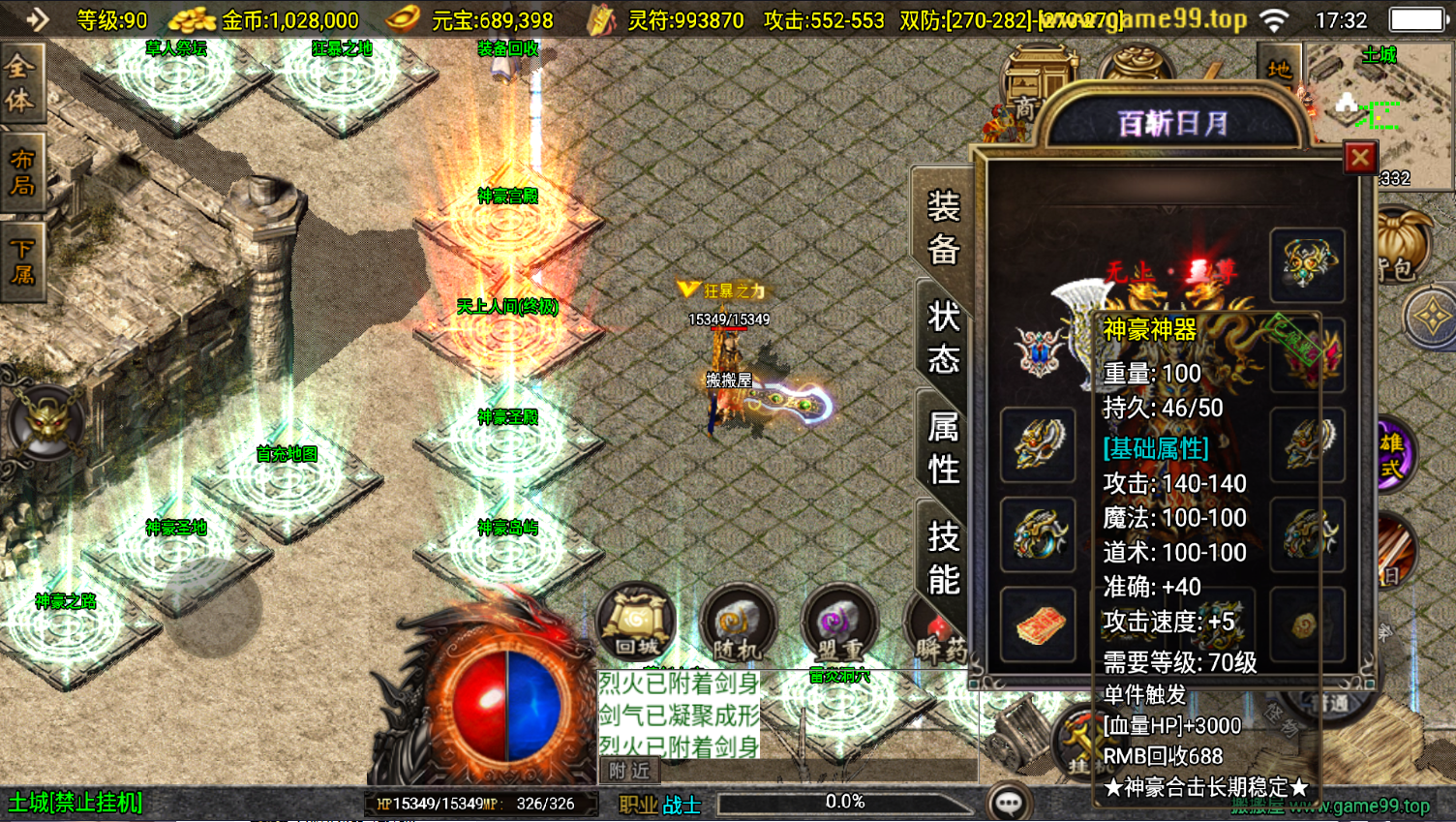Close the character equipment panel
The width and height of the screenshot is (1456, 822).
(x=1360, y=157)
